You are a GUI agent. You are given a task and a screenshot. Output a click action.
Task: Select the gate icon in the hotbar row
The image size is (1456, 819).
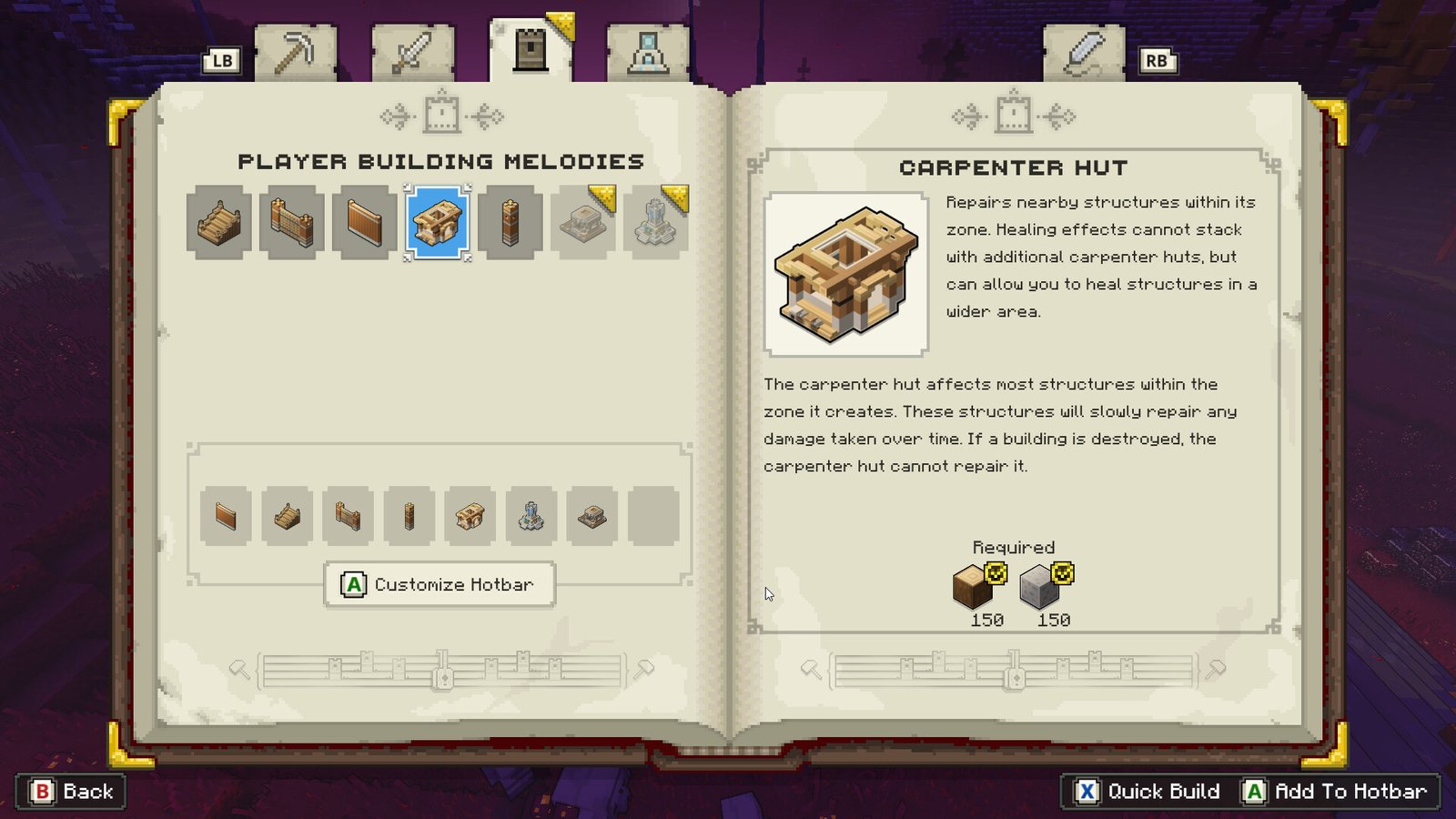pos(348,516)
